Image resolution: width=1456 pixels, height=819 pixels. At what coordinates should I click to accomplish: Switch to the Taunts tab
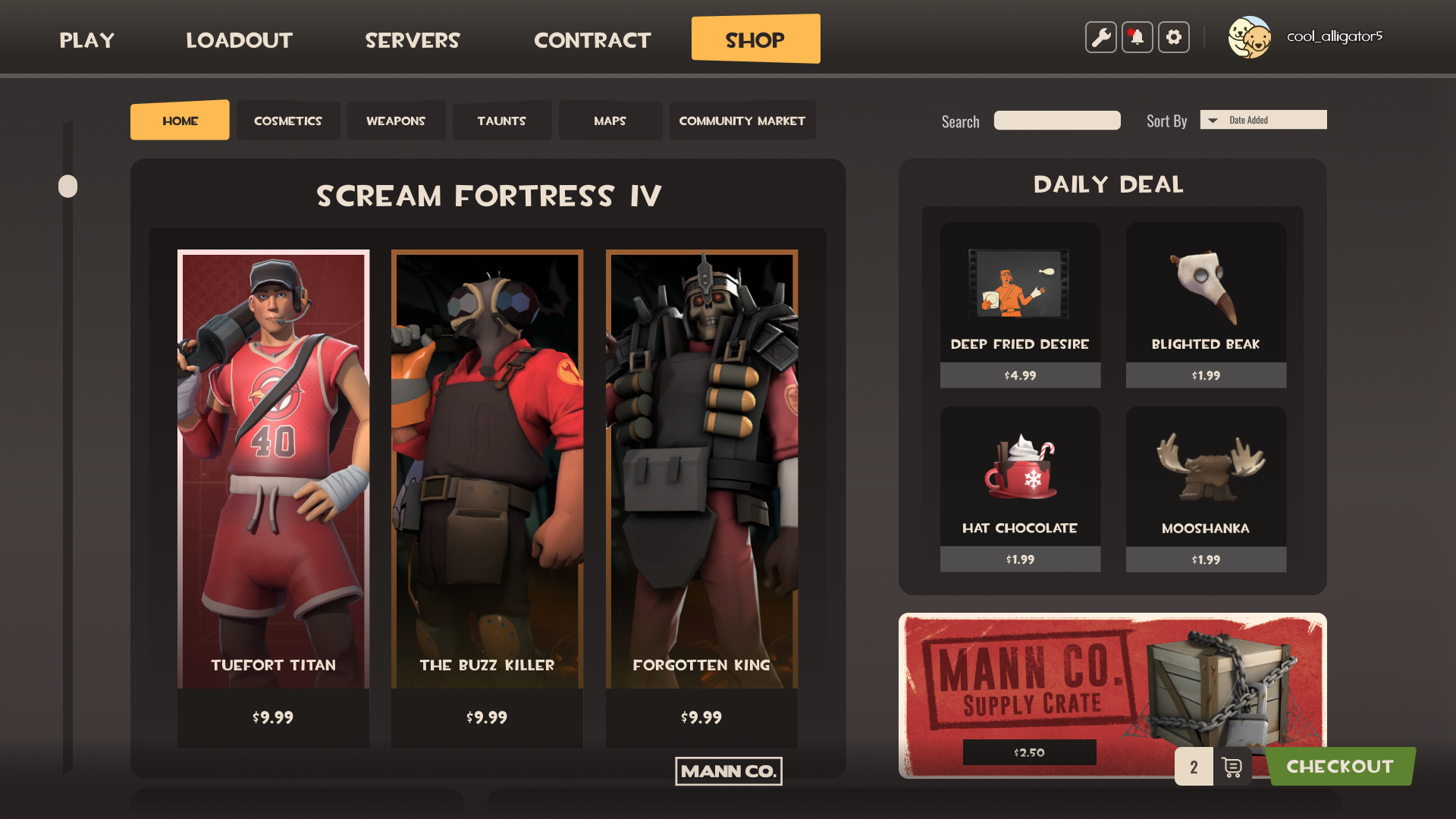[501, 120]
